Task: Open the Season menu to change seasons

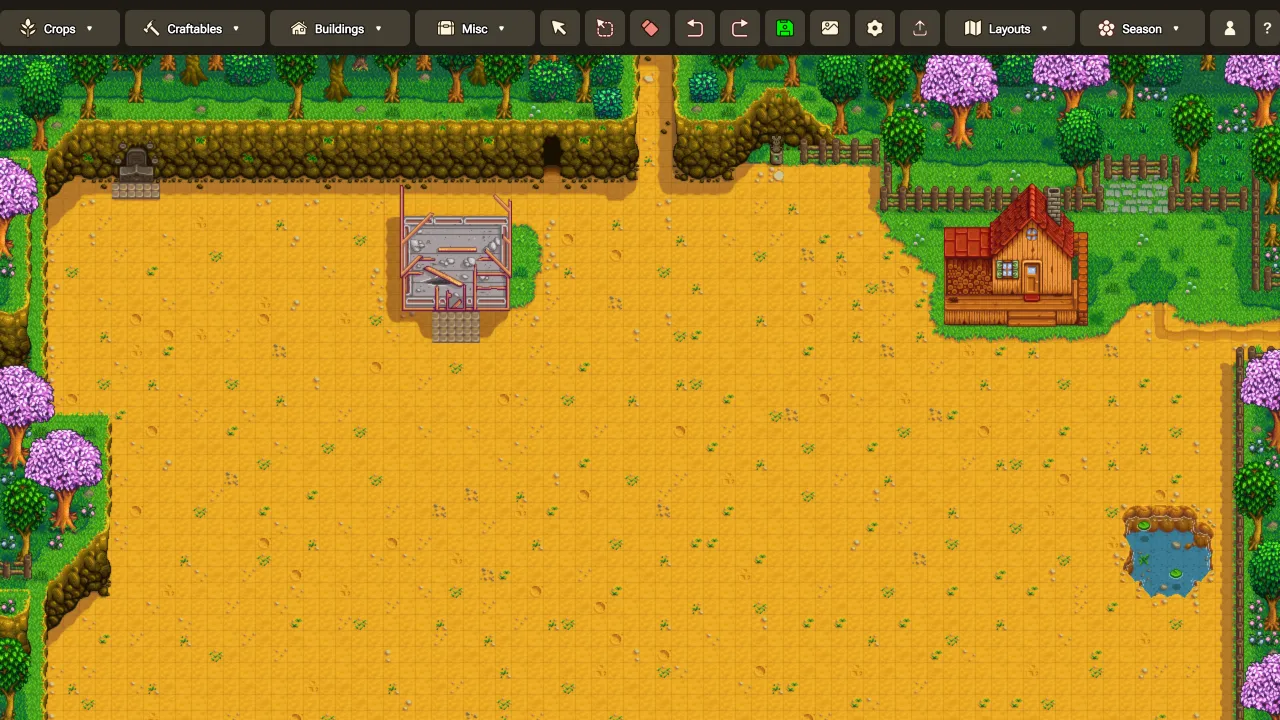Action: pos(1141,28)
